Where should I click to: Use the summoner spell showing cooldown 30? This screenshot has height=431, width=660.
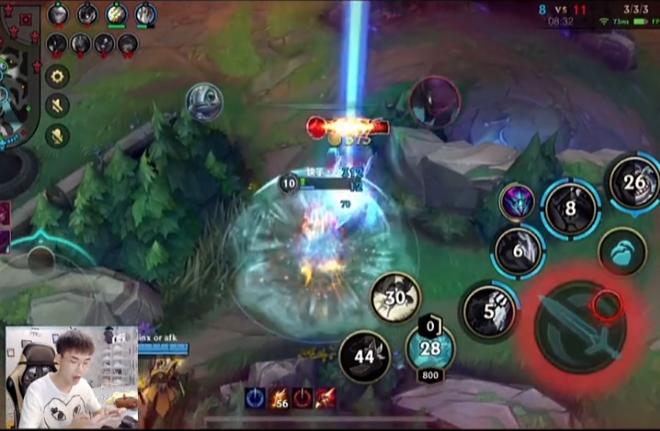396,298
